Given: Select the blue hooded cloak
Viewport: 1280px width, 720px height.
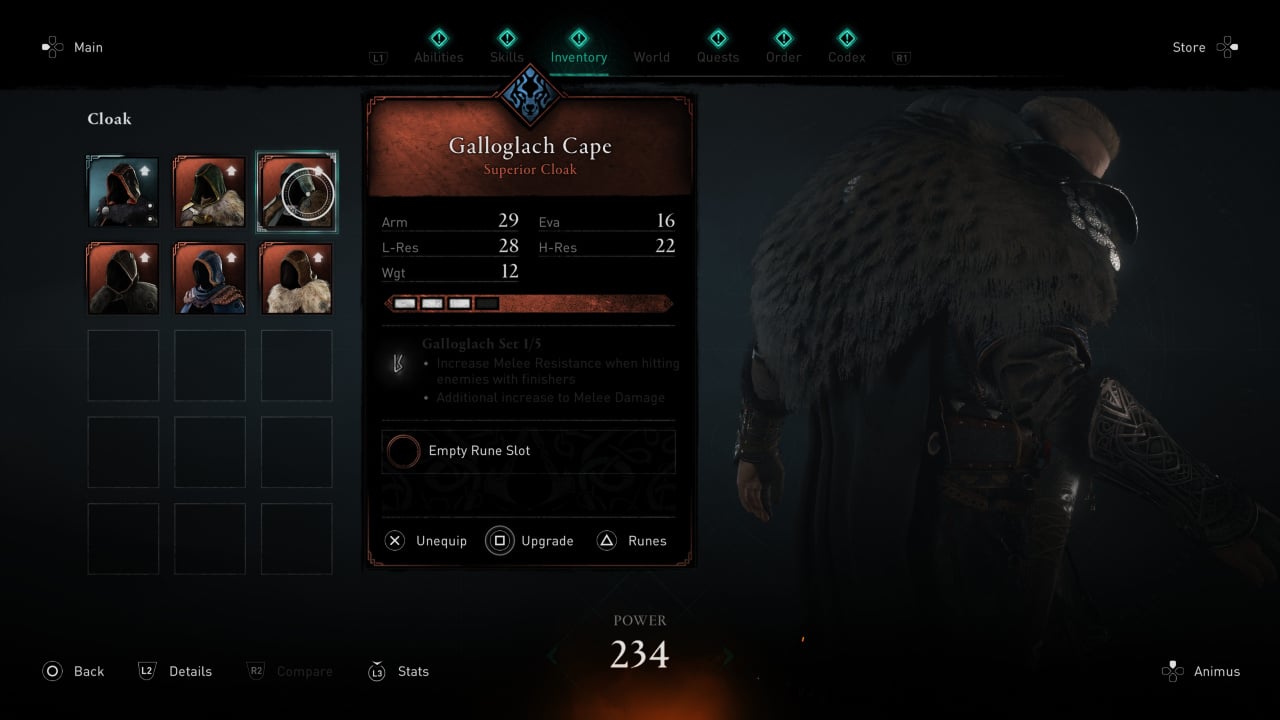Looking at the screenshot, I should 210,279.
